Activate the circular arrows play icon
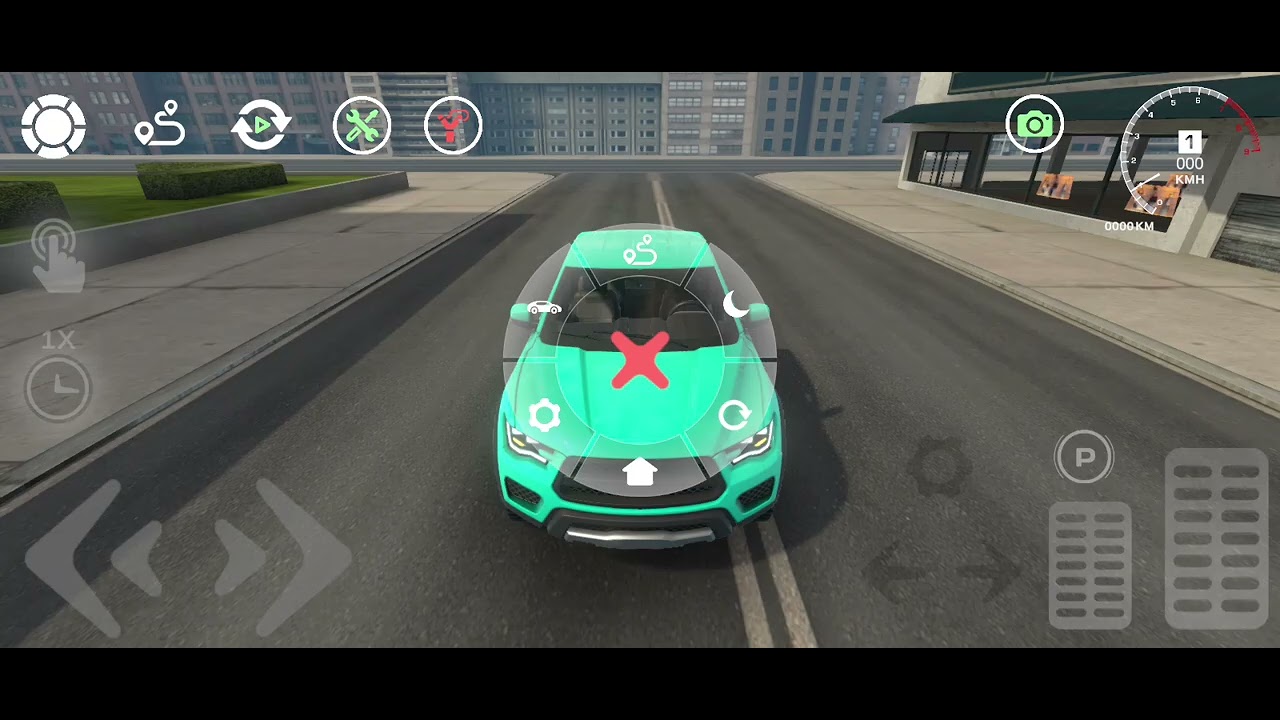The width and height of the screenshot is (1280, 720). pos(261,126)
